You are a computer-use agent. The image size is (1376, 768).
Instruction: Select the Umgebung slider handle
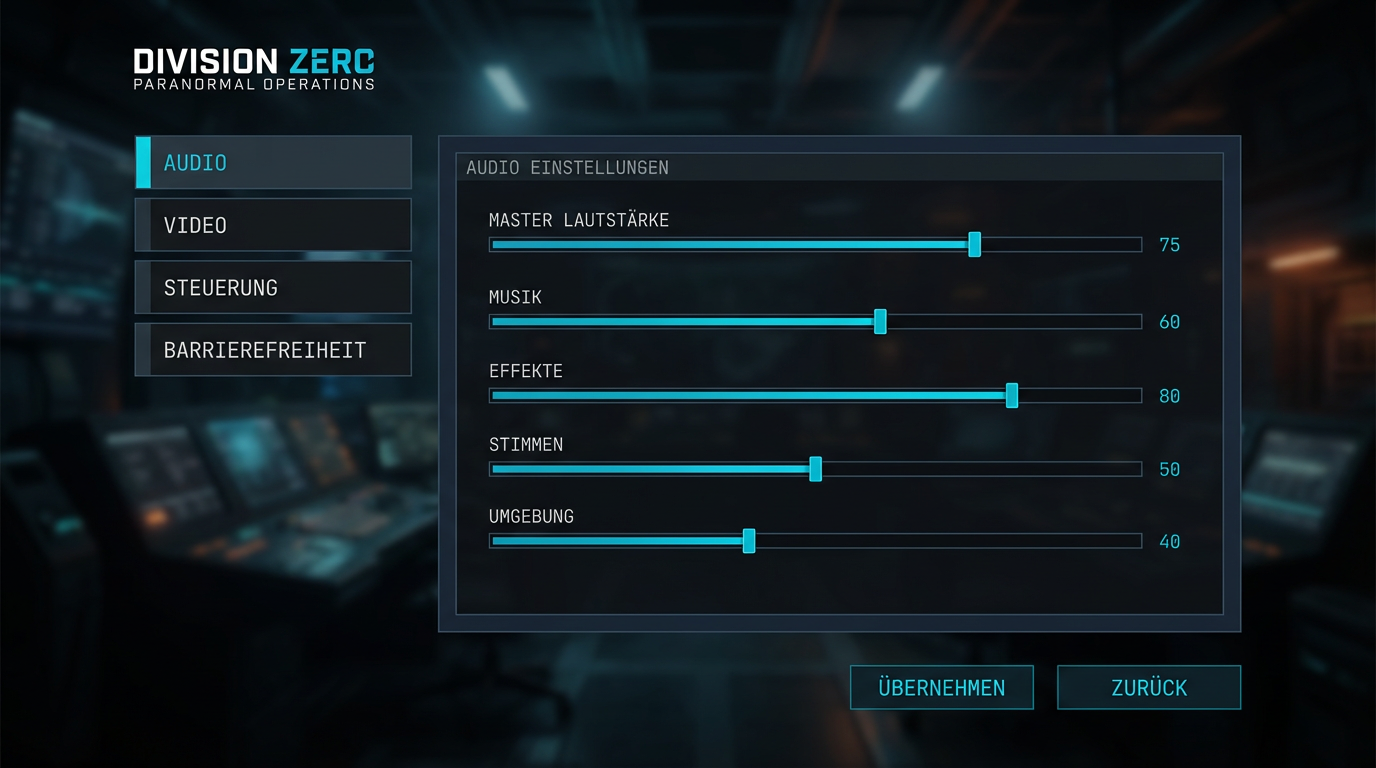749,541
